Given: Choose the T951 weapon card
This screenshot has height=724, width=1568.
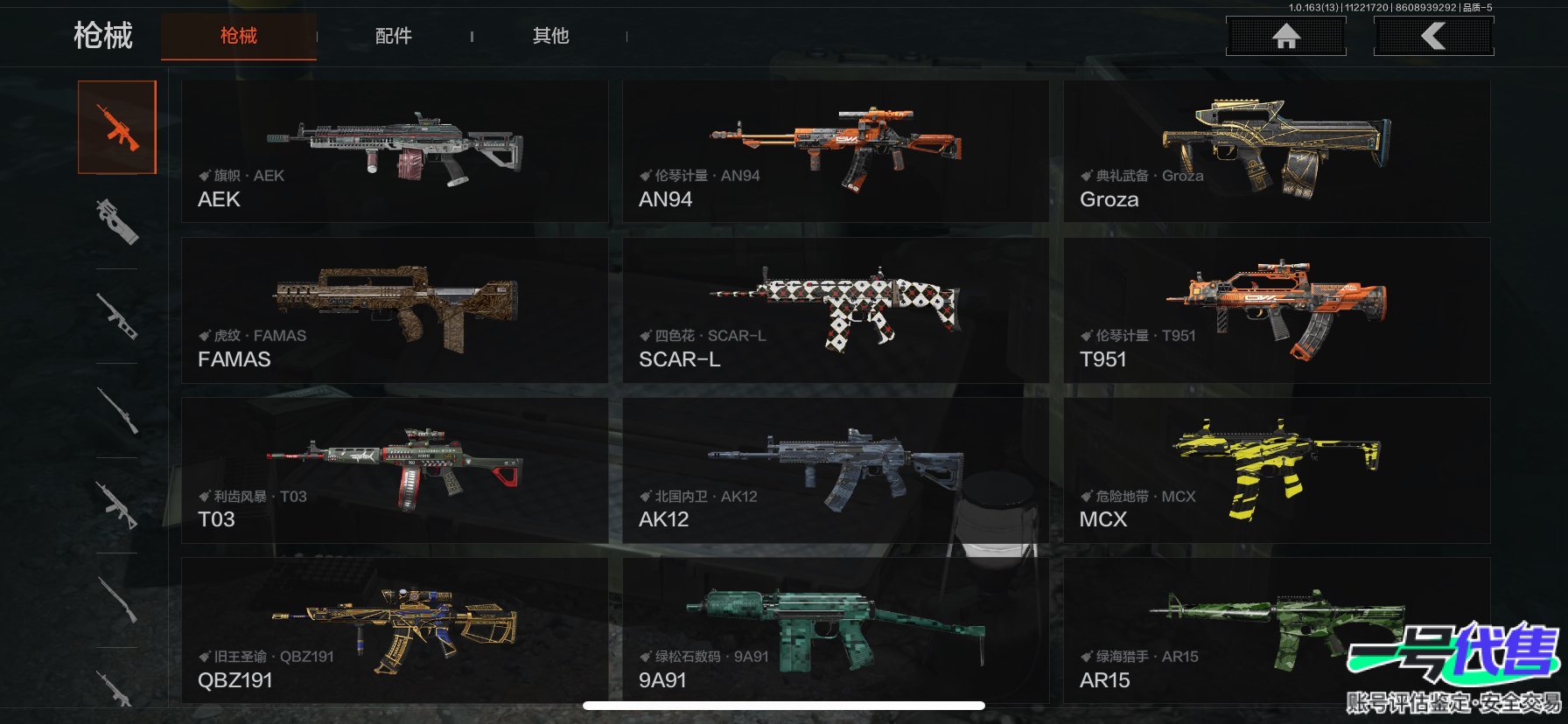Looking at the screenshot, I should [x=1277, y=310].
